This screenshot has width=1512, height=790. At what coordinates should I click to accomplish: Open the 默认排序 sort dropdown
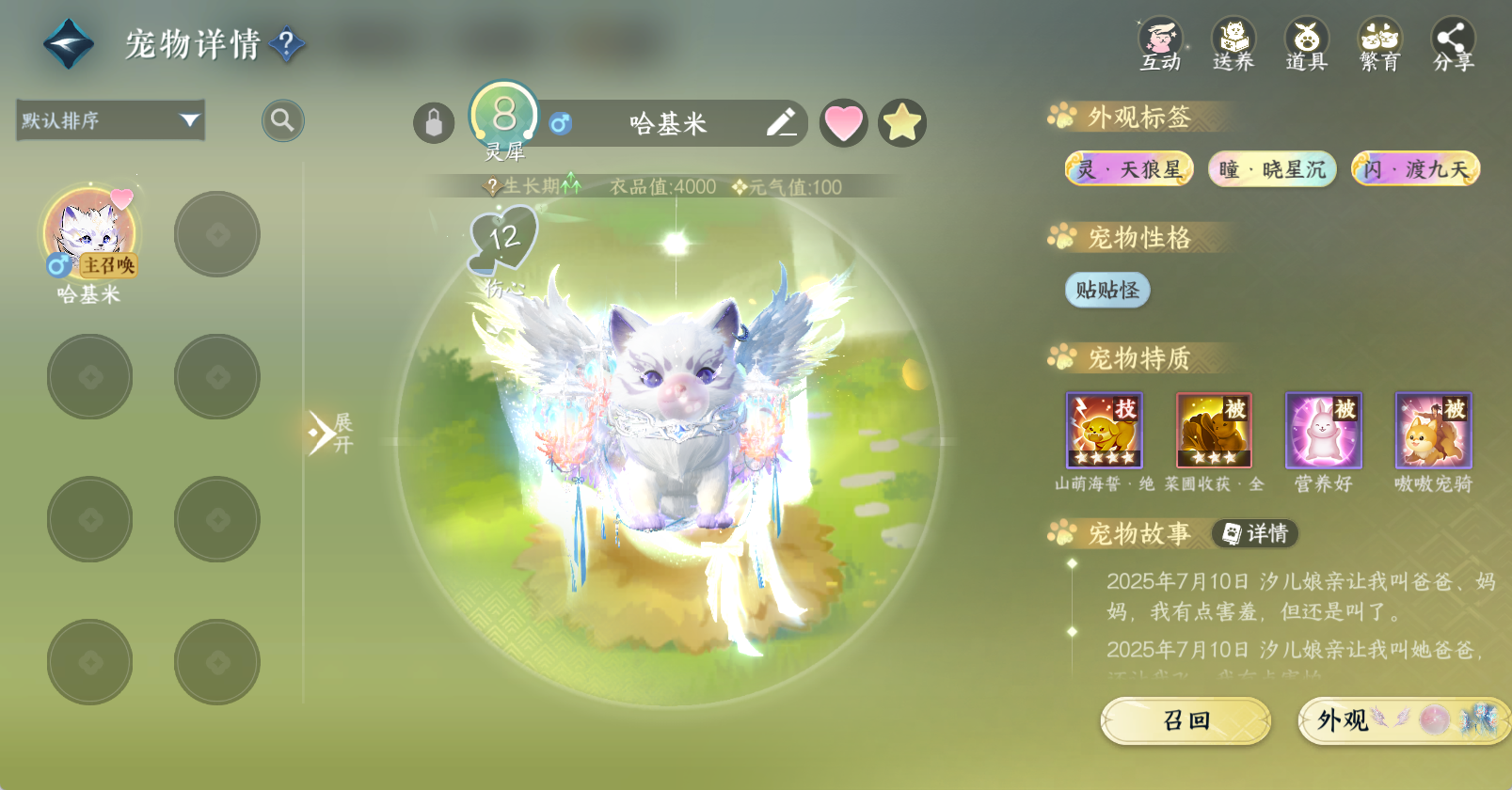tap(111, 120)
